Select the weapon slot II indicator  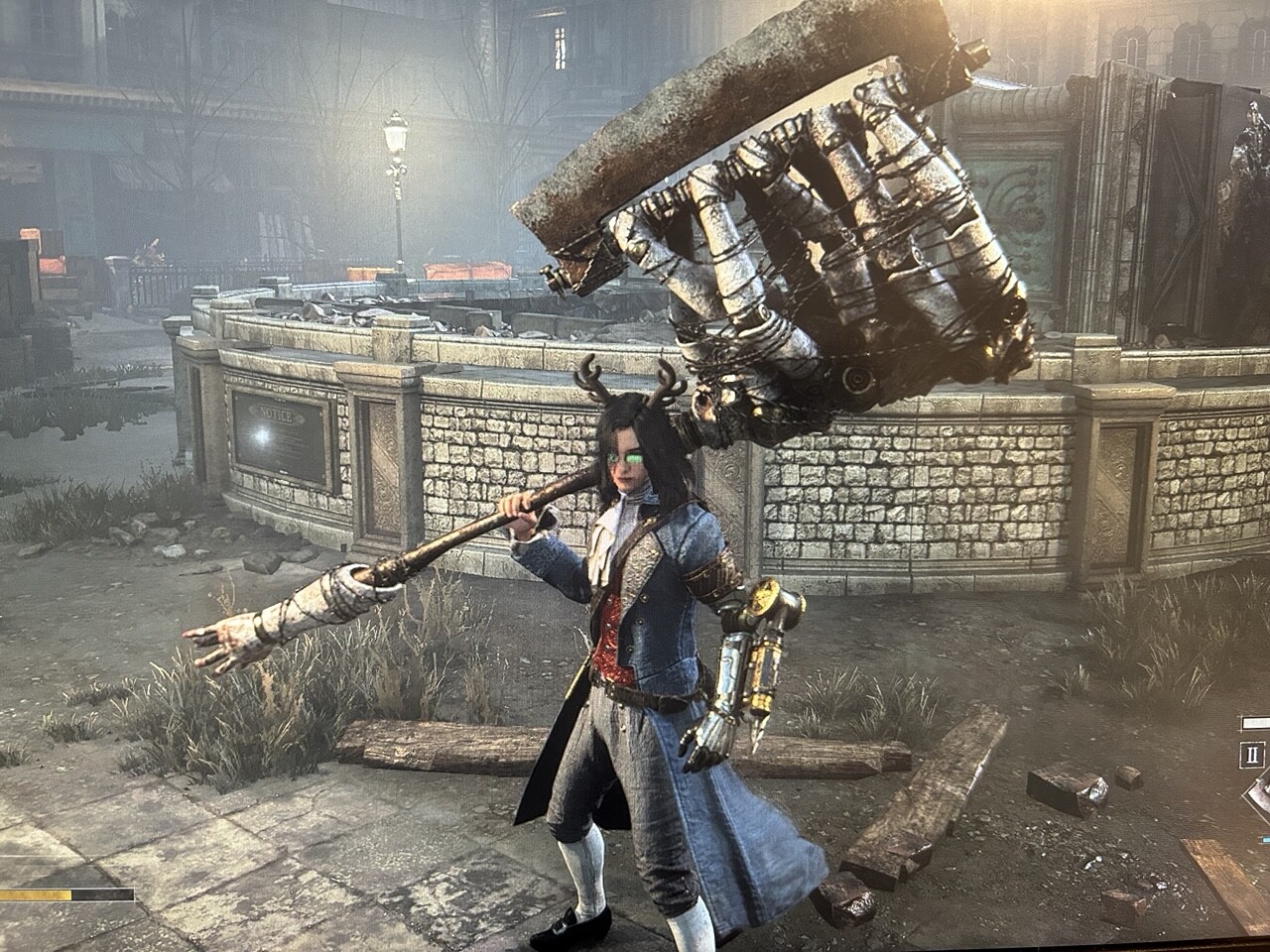pyautogui.click(x=1254, y=755)
